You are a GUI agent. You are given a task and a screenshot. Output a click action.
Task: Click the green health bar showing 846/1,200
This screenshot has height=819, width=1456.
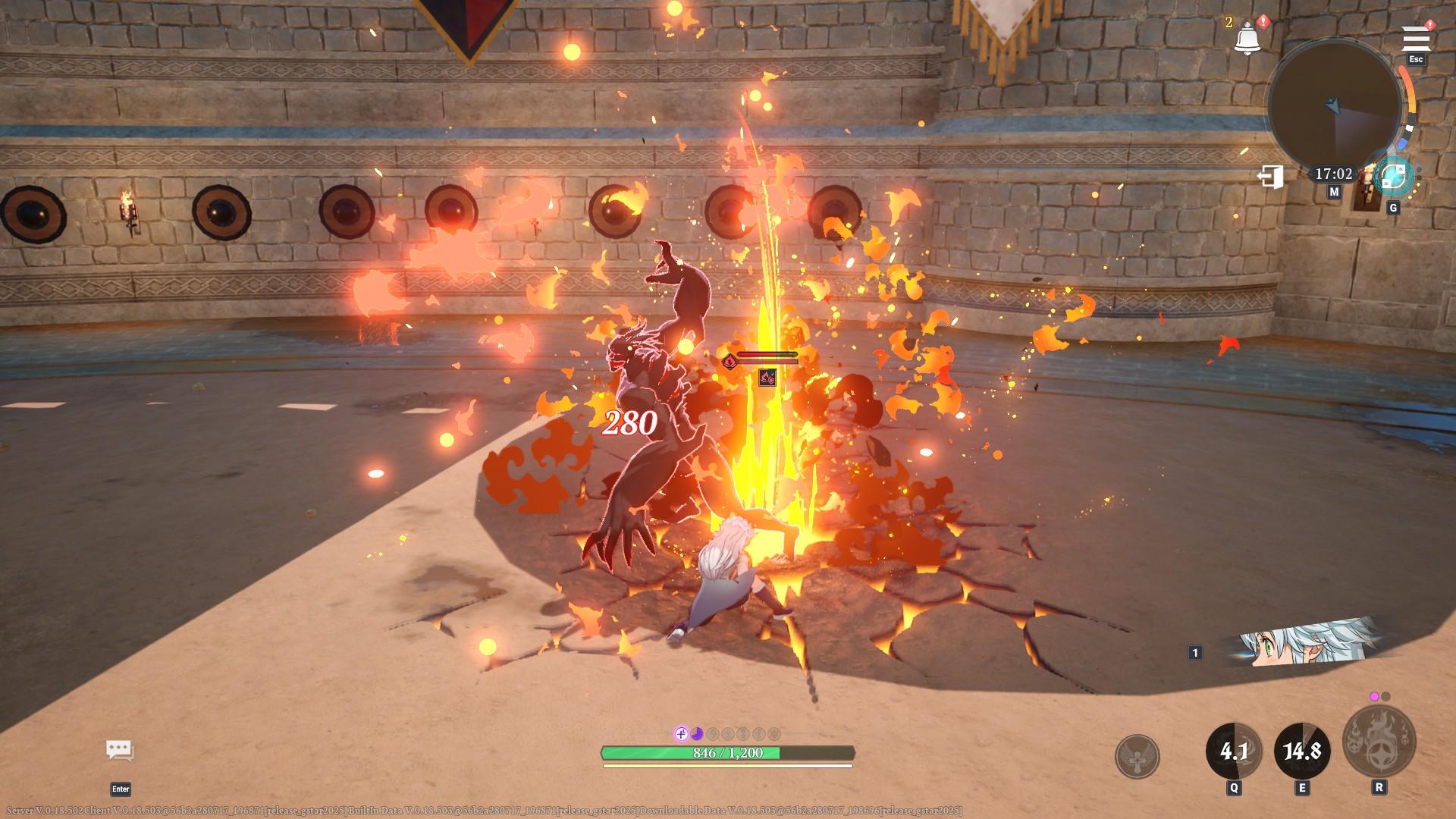coord(728,754)
